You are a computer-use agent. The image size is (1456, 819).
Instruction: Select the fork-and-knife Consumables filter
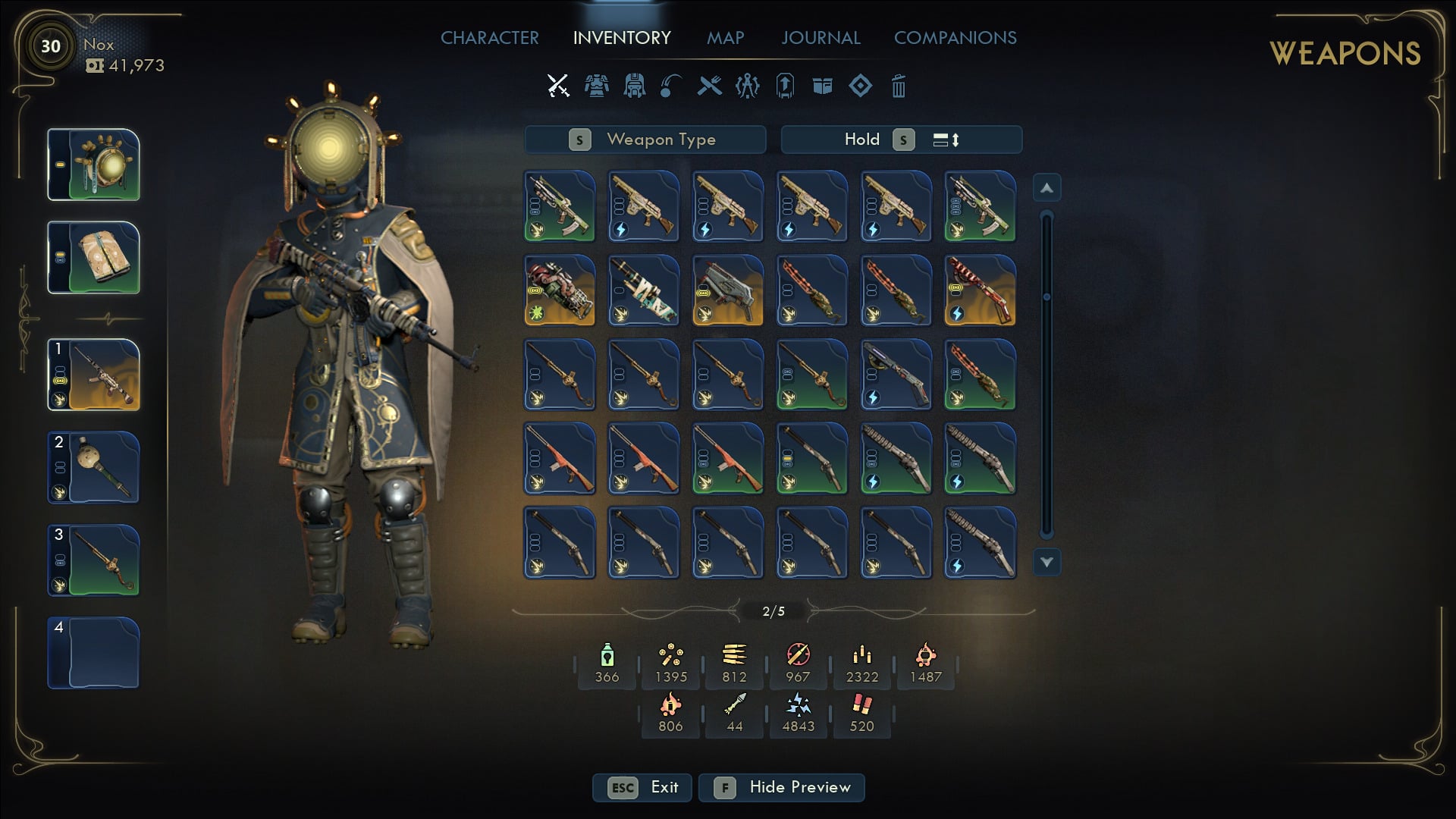[x=708, y=86]
